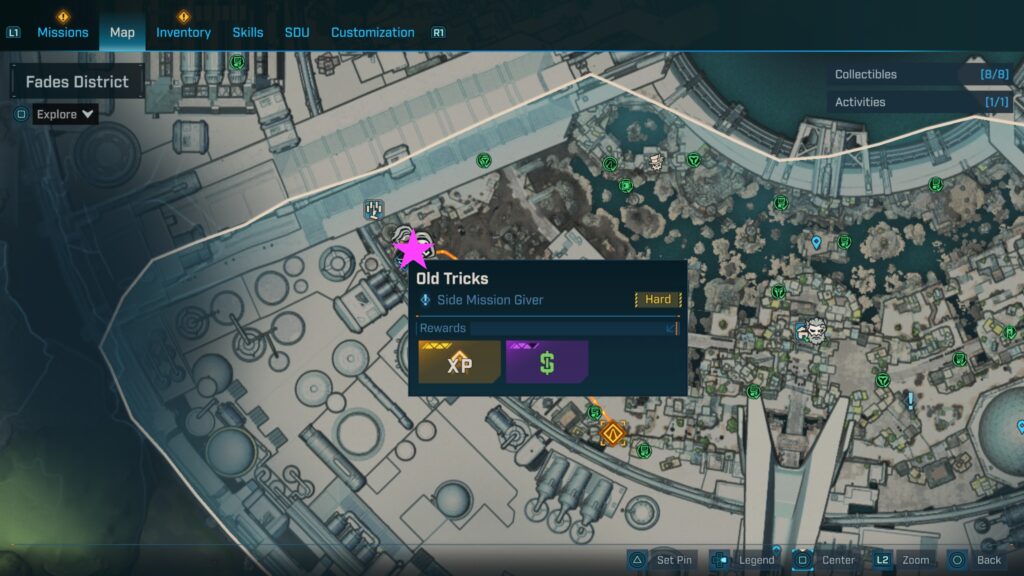1024x576 pixels.
Task: Click the Legend option
Action: click(x=744, y=560)
